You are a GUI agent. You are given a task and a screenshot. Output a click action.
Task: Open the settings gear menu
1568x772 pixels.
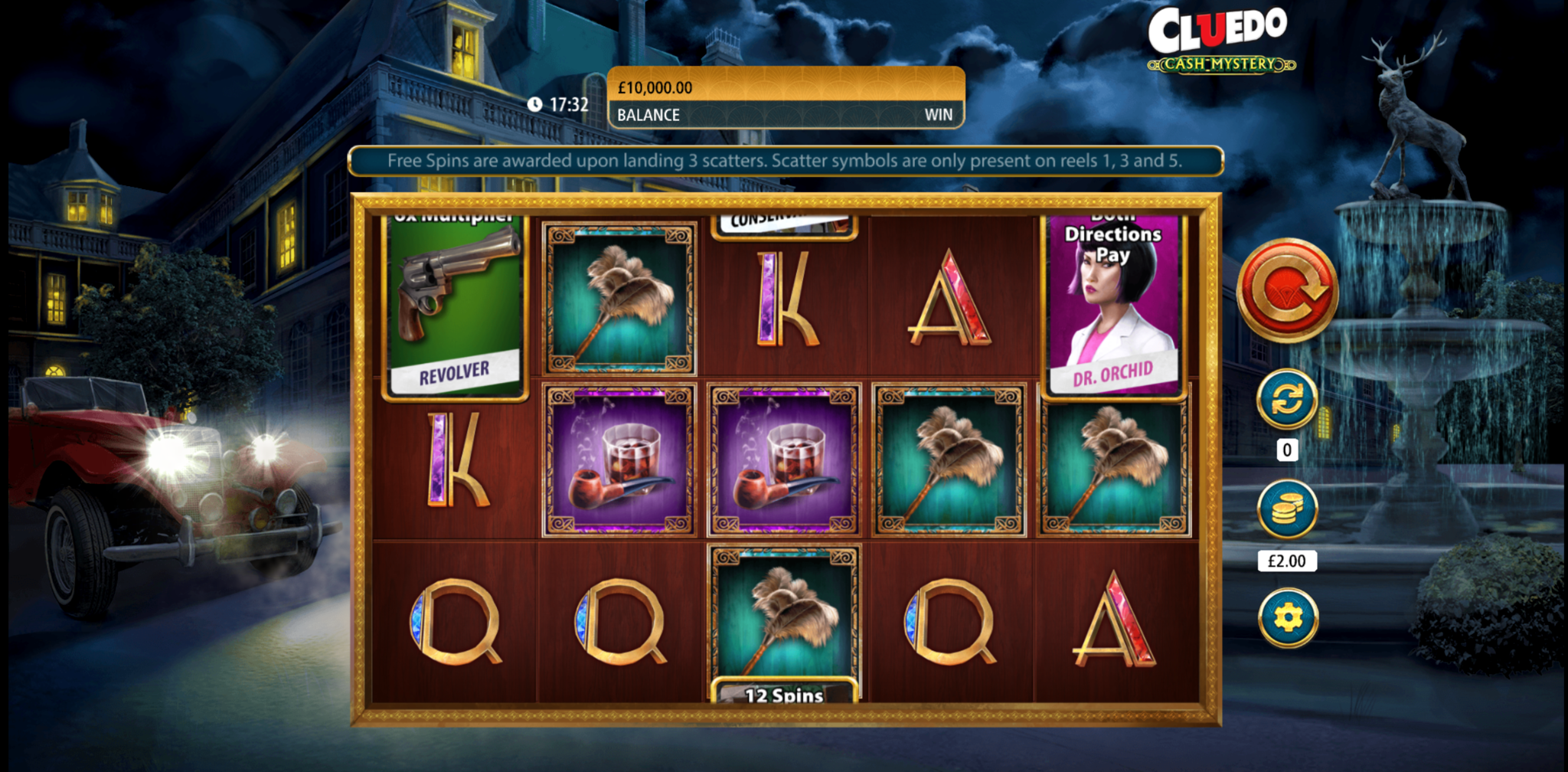(x=1288, y=617)
